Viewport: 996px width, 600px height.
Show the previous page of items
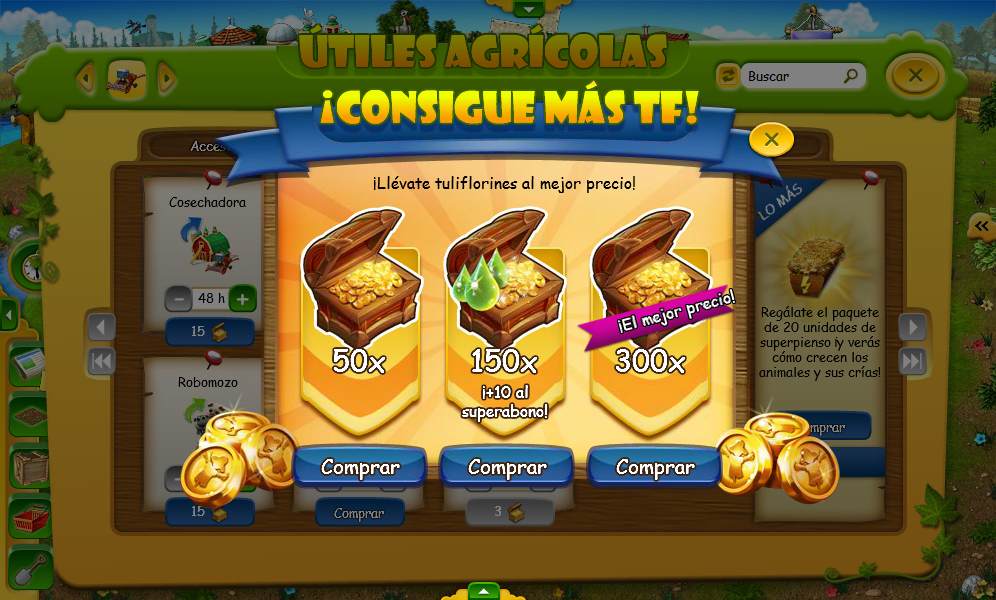(102, 327)
